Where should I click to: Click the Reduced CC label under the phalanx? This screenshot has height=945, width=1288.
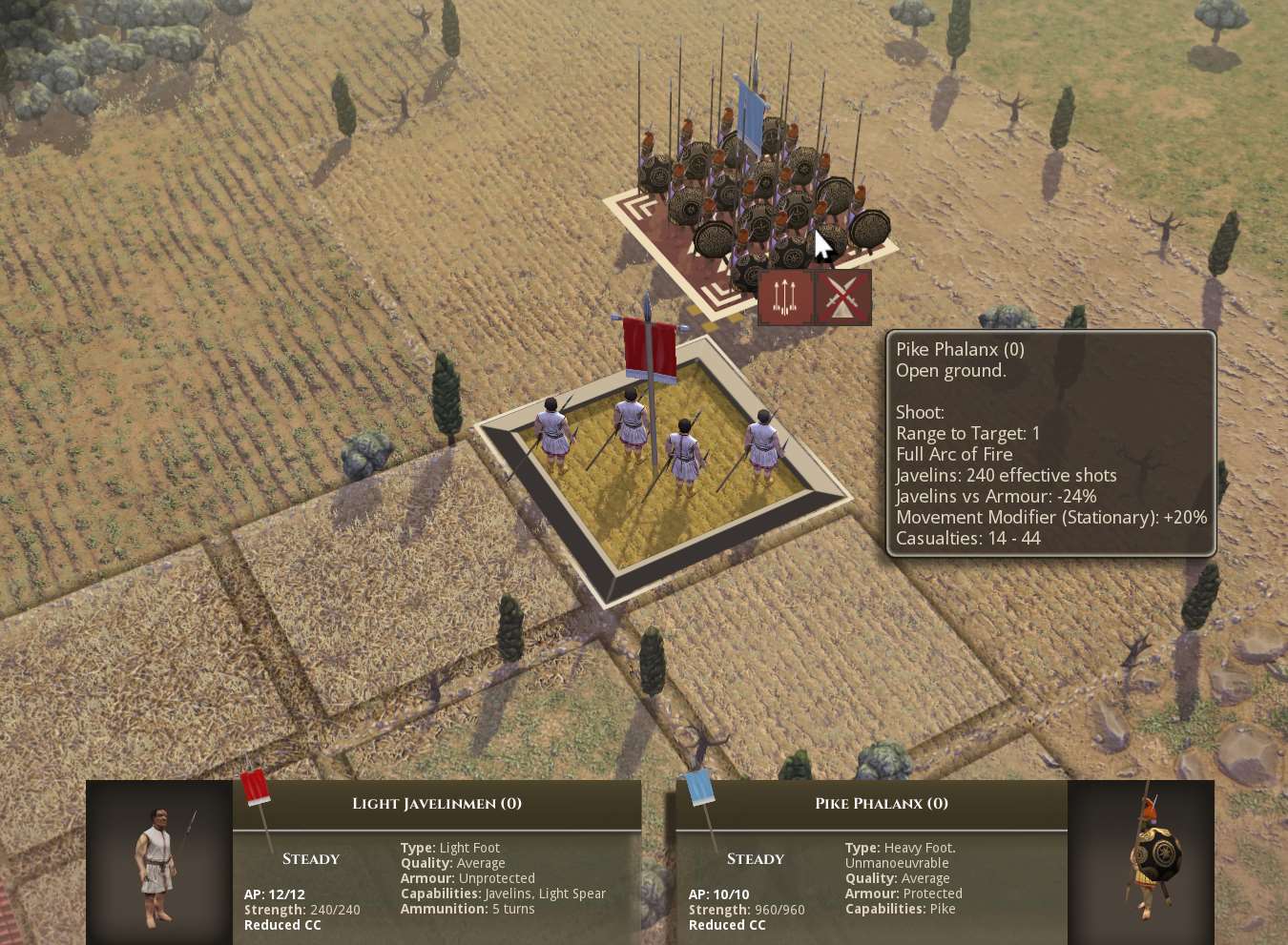tap(726, 924)
